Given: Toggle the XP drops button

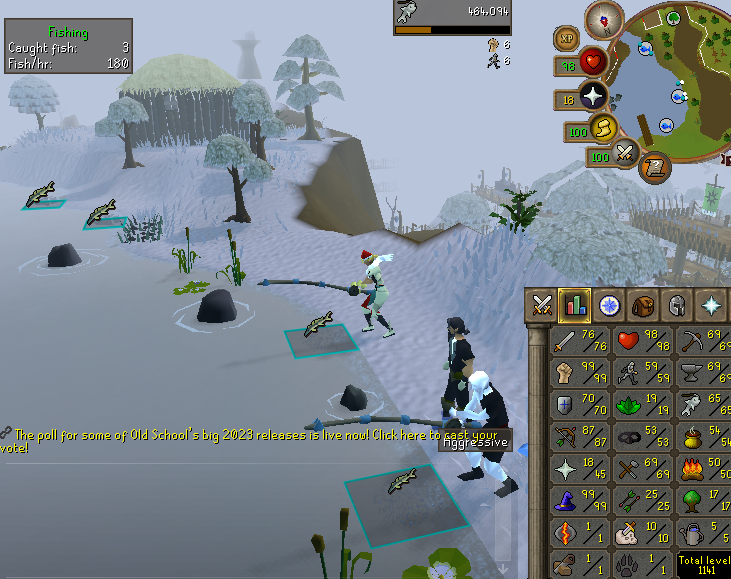Looking at the screenshot, I should (x=566, y=38).
